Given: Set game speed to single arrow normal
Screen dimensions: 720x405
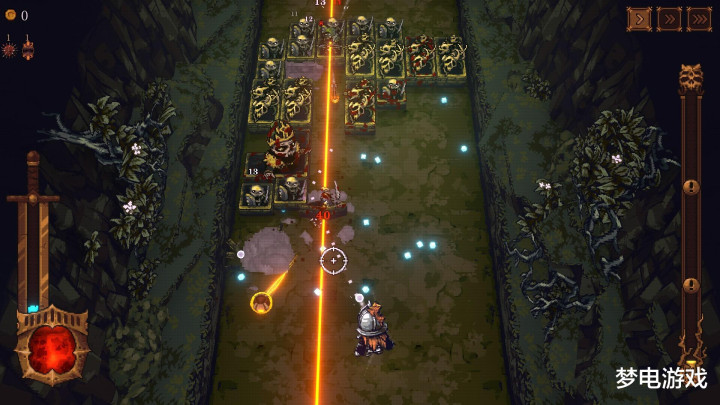Looking at the screenshot, I should coord(639,18).
